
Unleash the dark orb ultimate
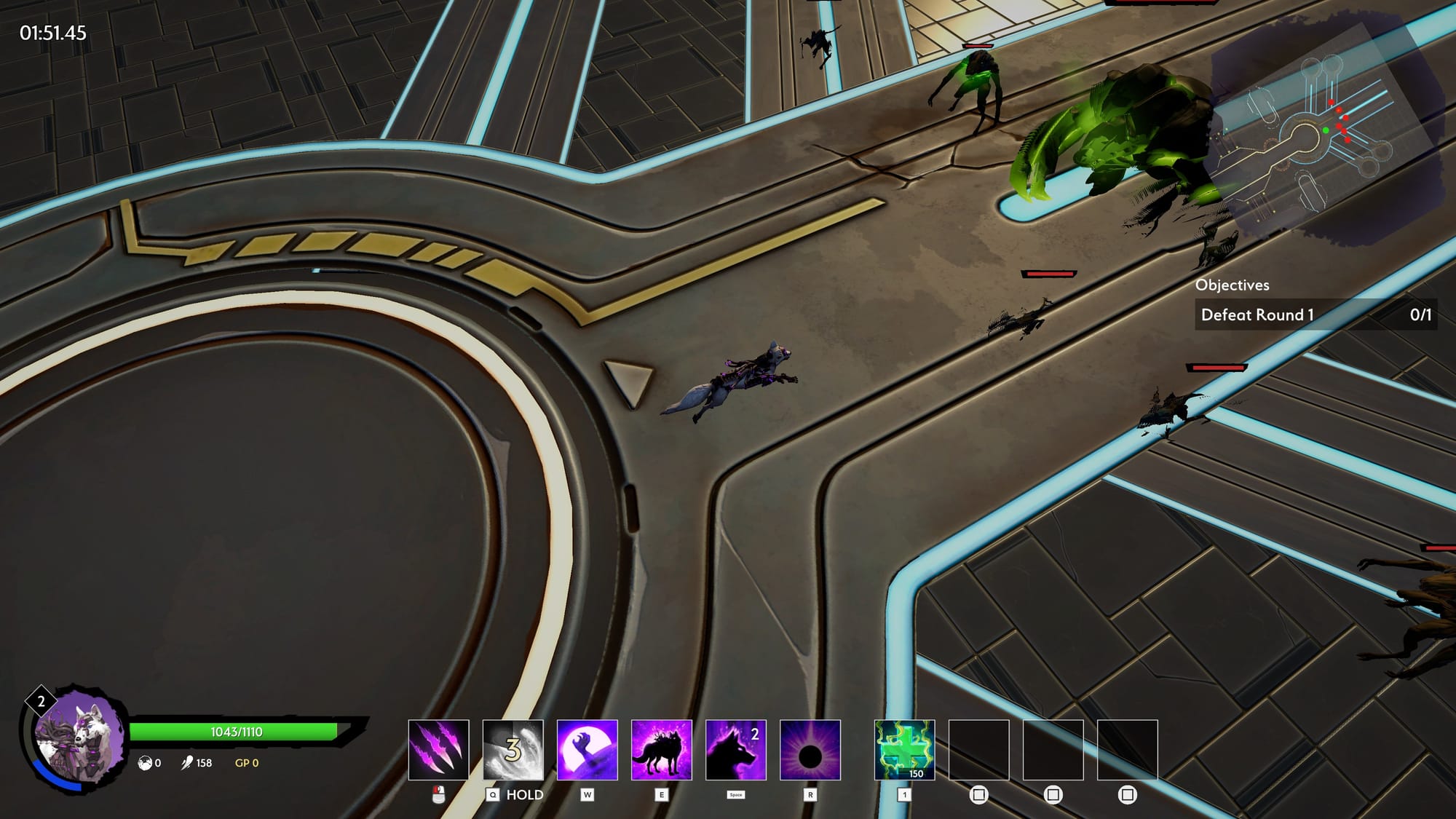[x=810, y=750]
